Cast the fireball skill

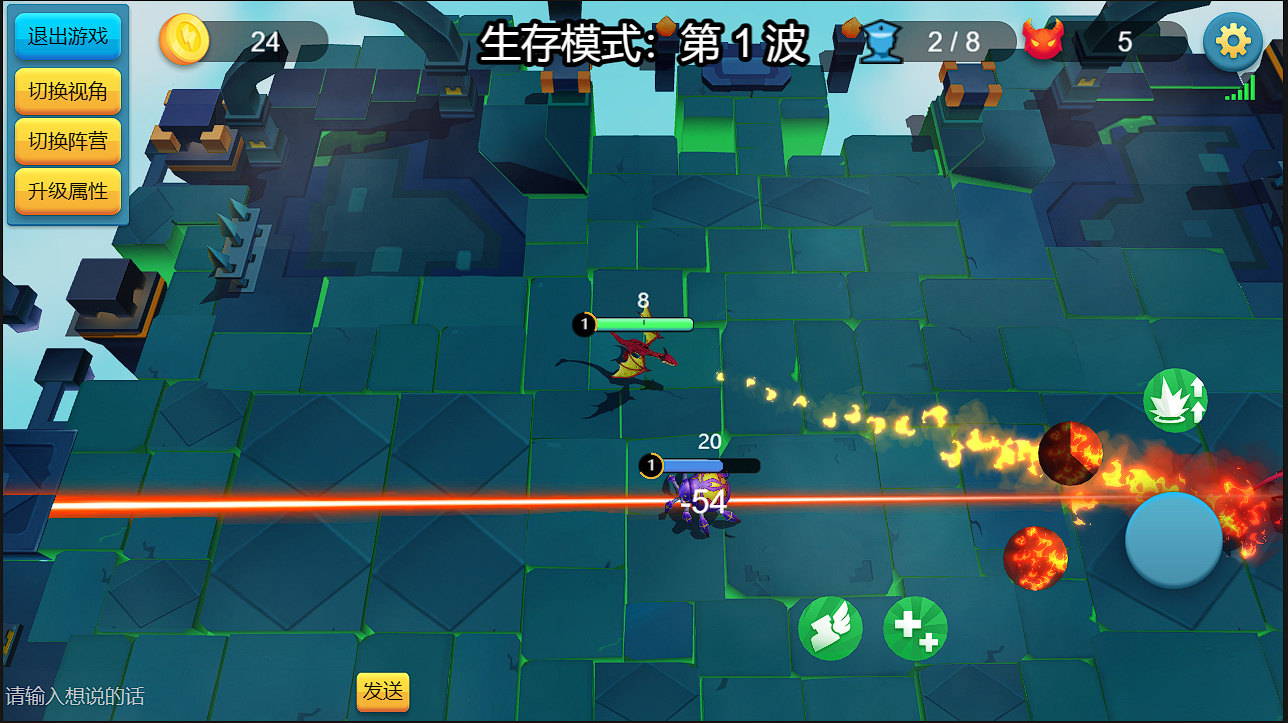1035,557
